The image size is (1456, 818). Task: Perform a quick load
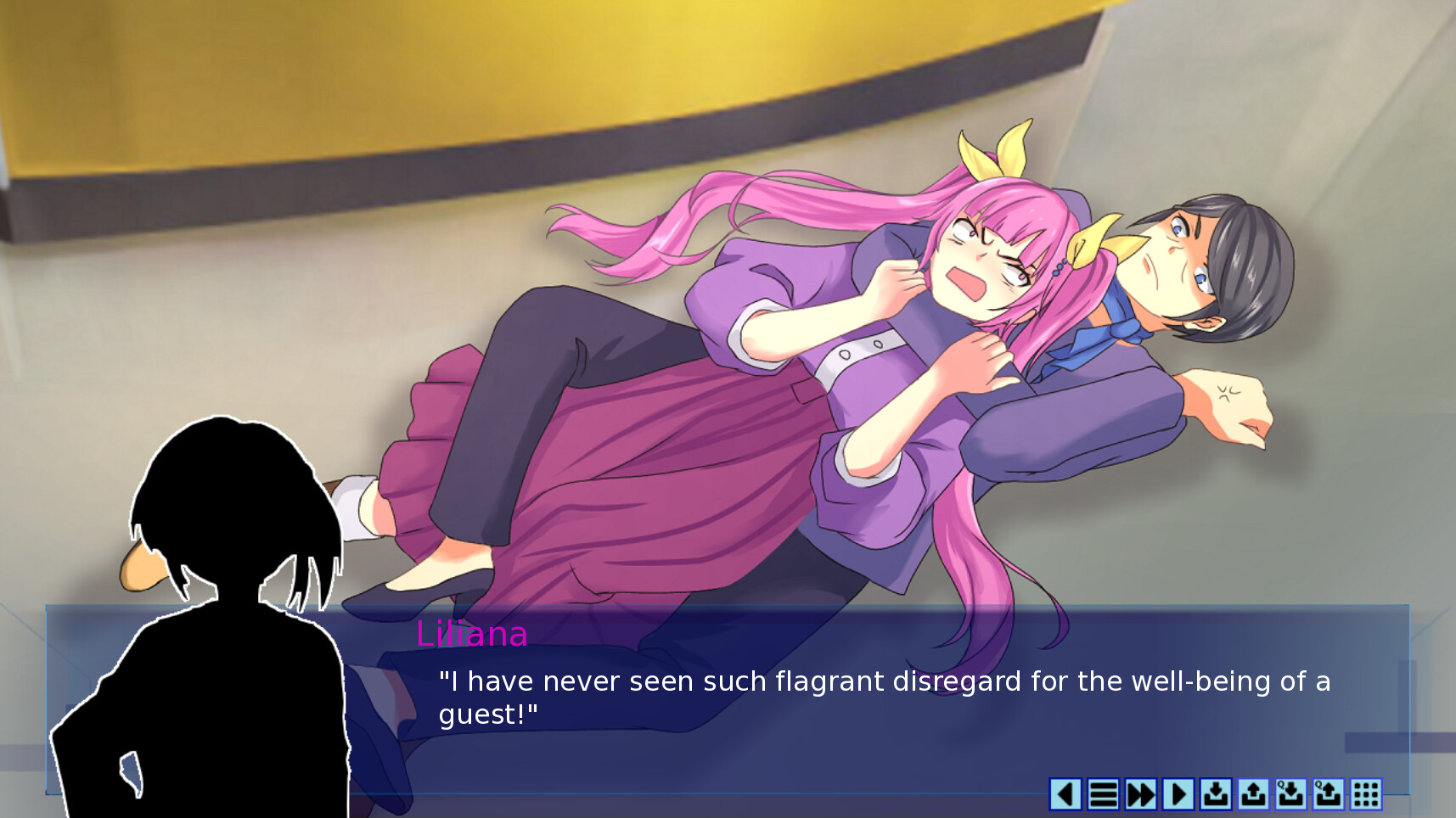1327,796
